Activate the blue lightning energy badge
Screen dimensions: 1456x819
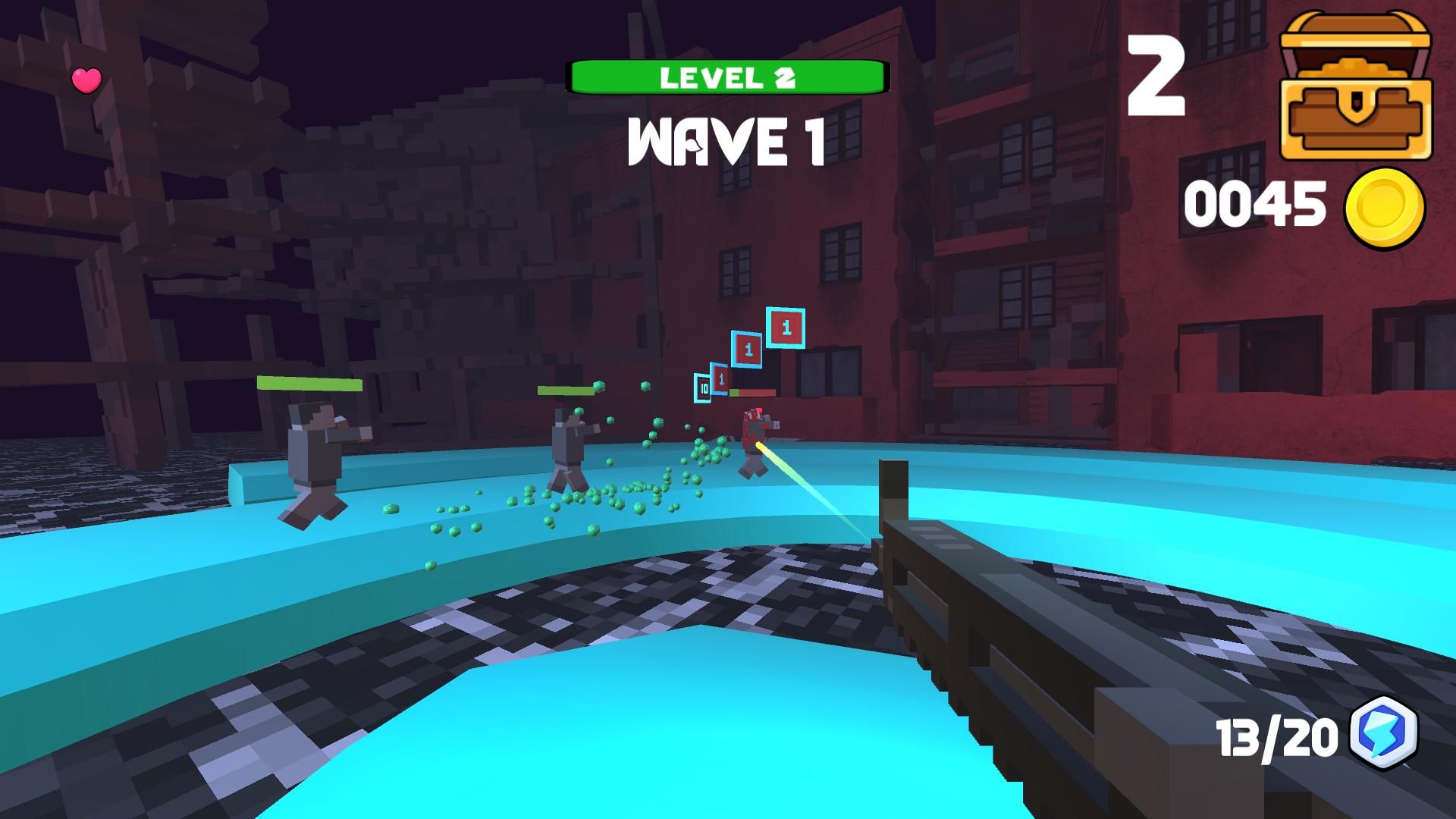pos(1384,733)
